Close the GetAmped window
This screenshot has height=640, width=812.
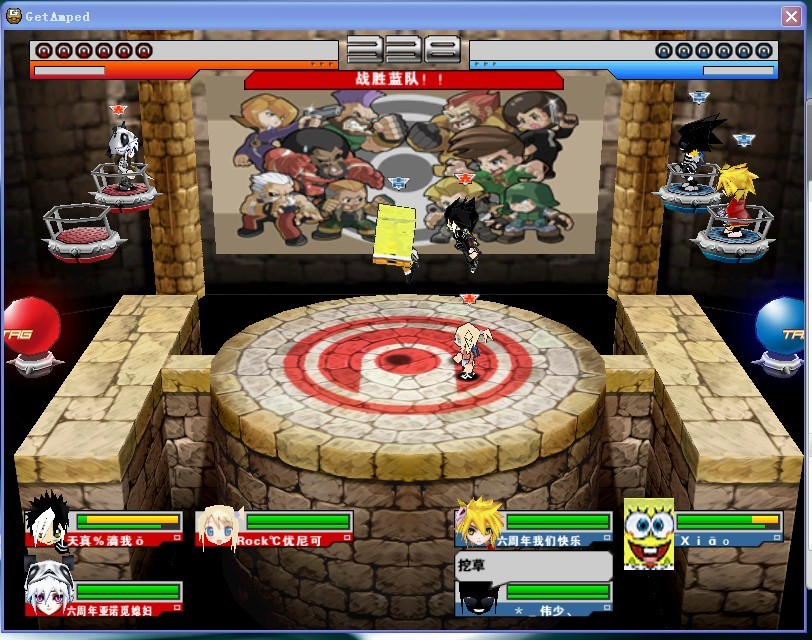pos(792,15)
